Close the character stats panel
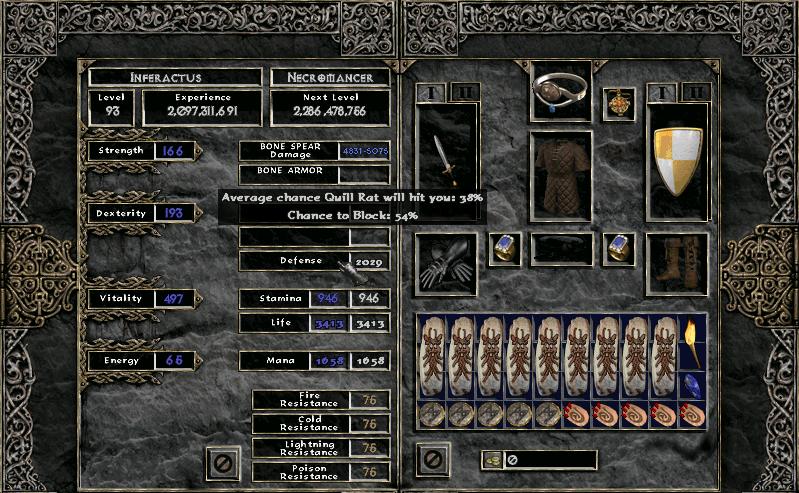This screenshot has height=493, width=799. (222, 461)
